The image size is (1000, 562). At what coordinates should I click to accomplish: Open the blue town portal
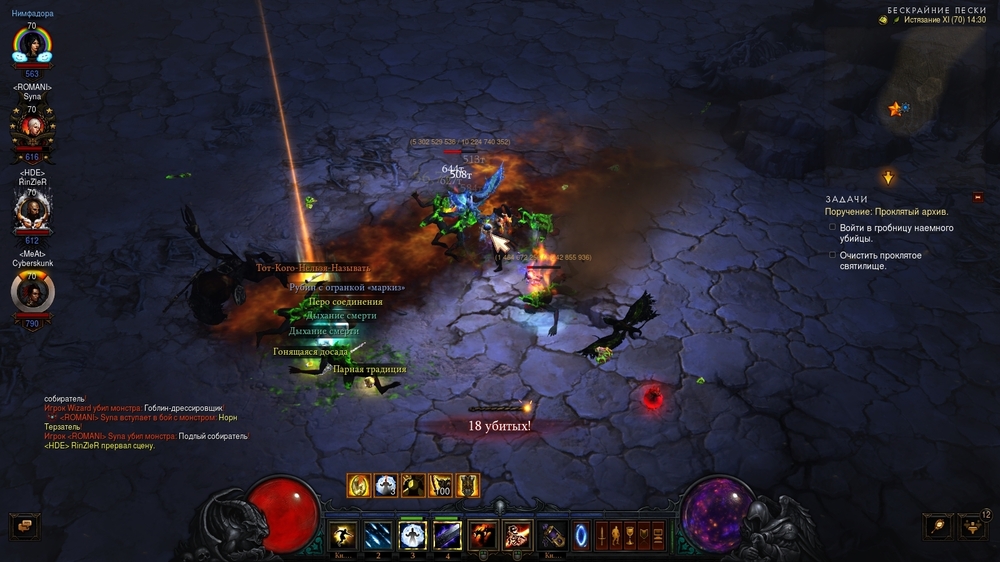click(581, 534)
